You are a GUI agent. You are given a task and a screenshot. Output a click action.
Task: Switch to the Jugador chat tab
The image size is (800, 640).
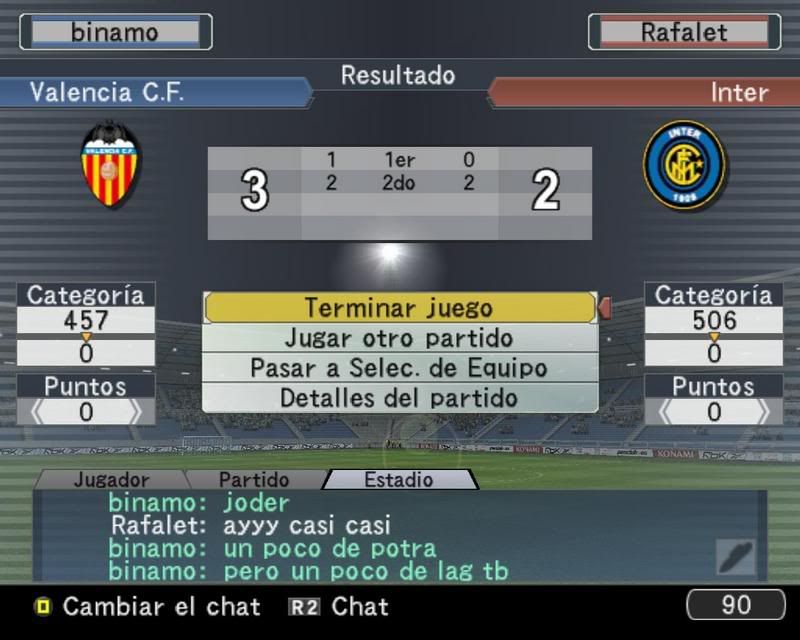click(x=112, y=480)
